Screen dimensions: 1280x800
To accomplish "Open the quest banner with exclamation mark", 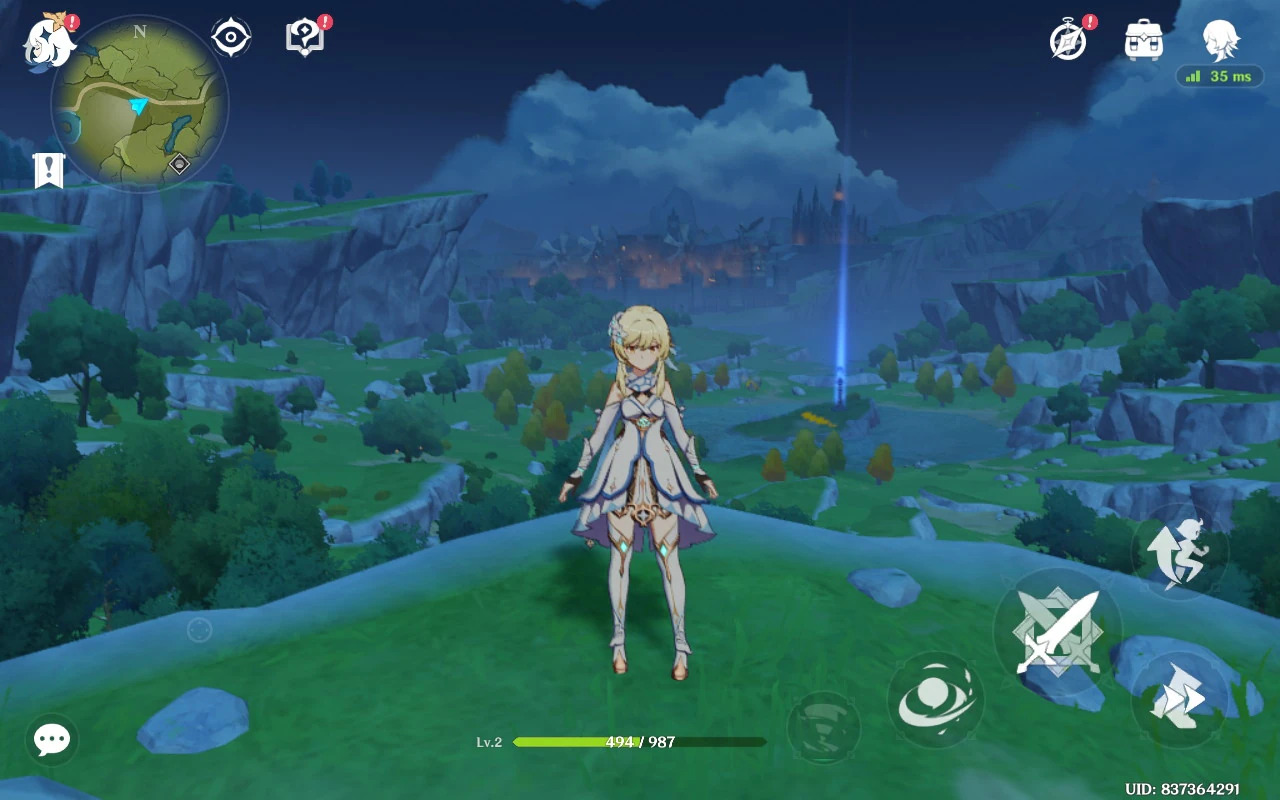I will click(x=48, y=170).
